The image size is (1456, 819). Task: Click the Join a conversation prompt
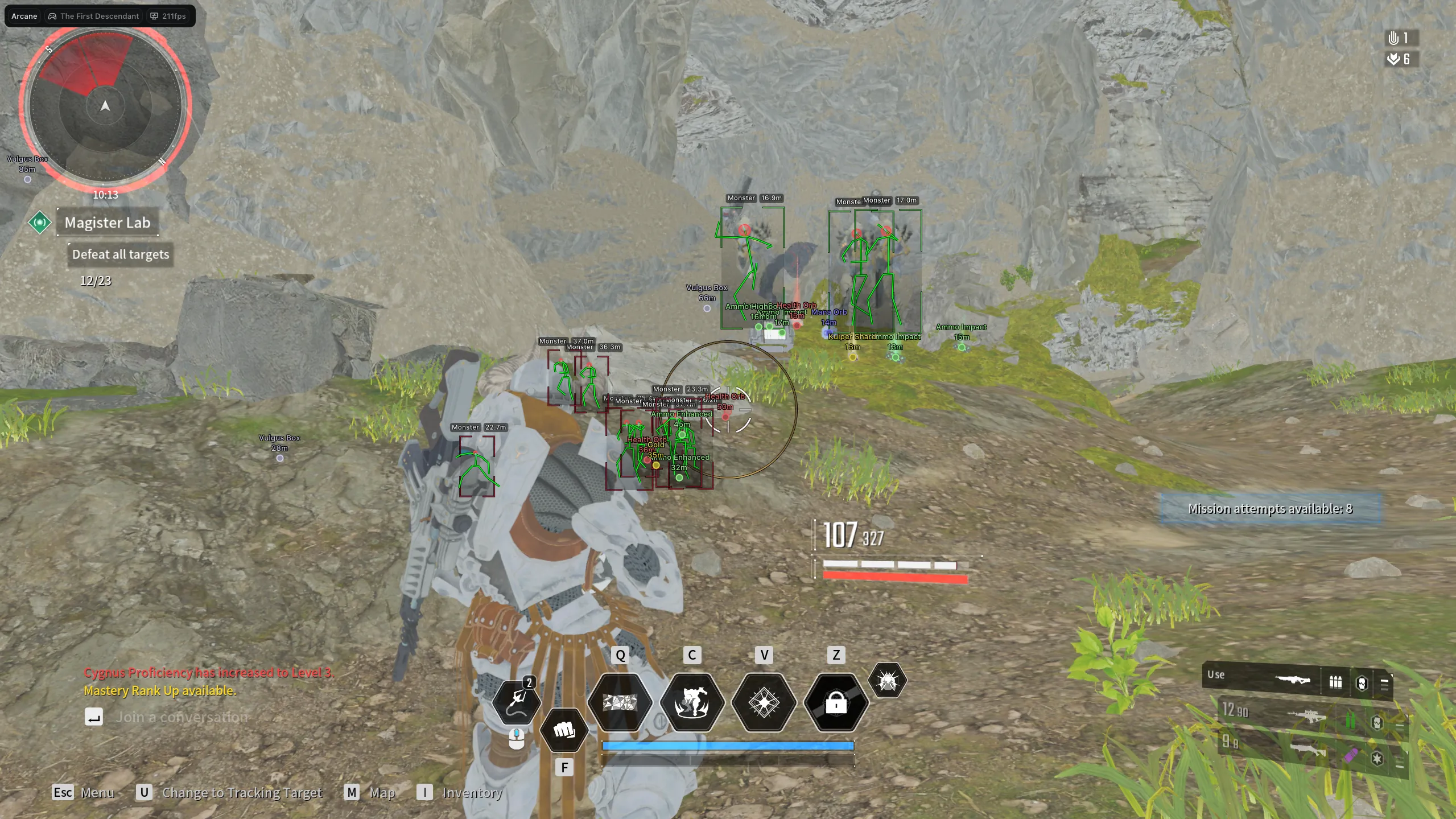[x=181, y=717]
